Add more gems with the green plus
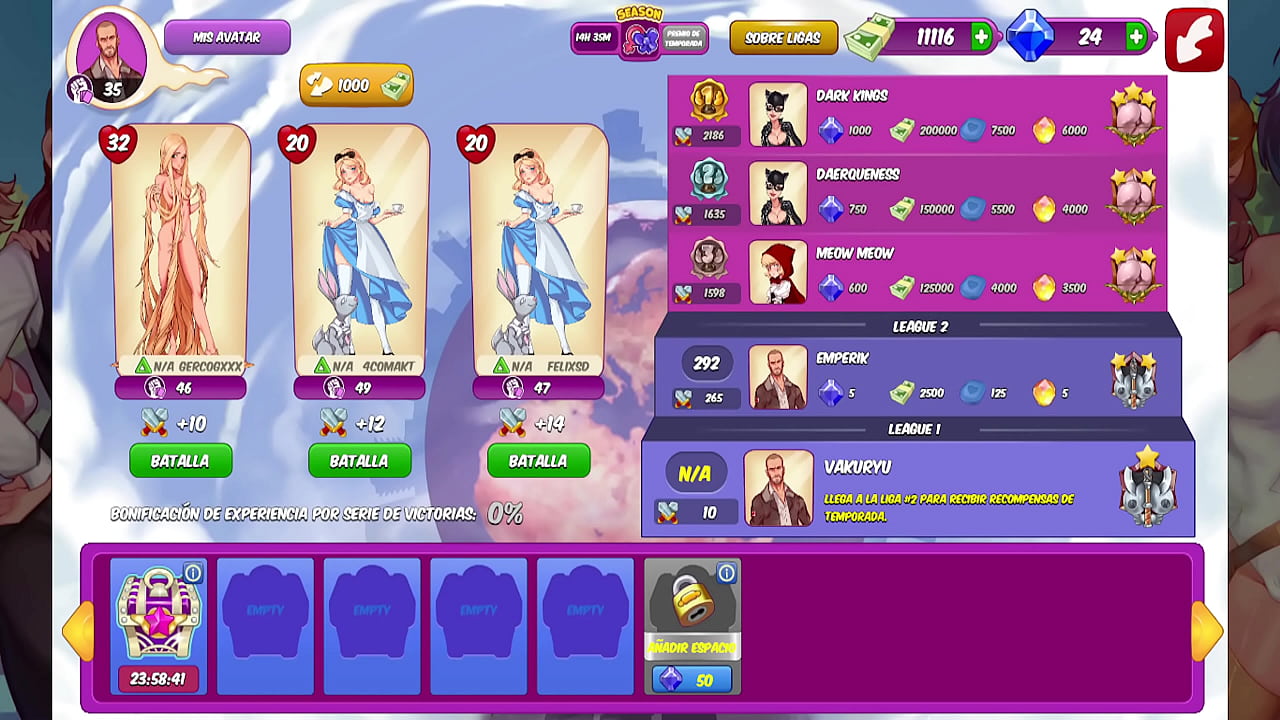Screen dimensions: 1280x720 point(1136,37)
